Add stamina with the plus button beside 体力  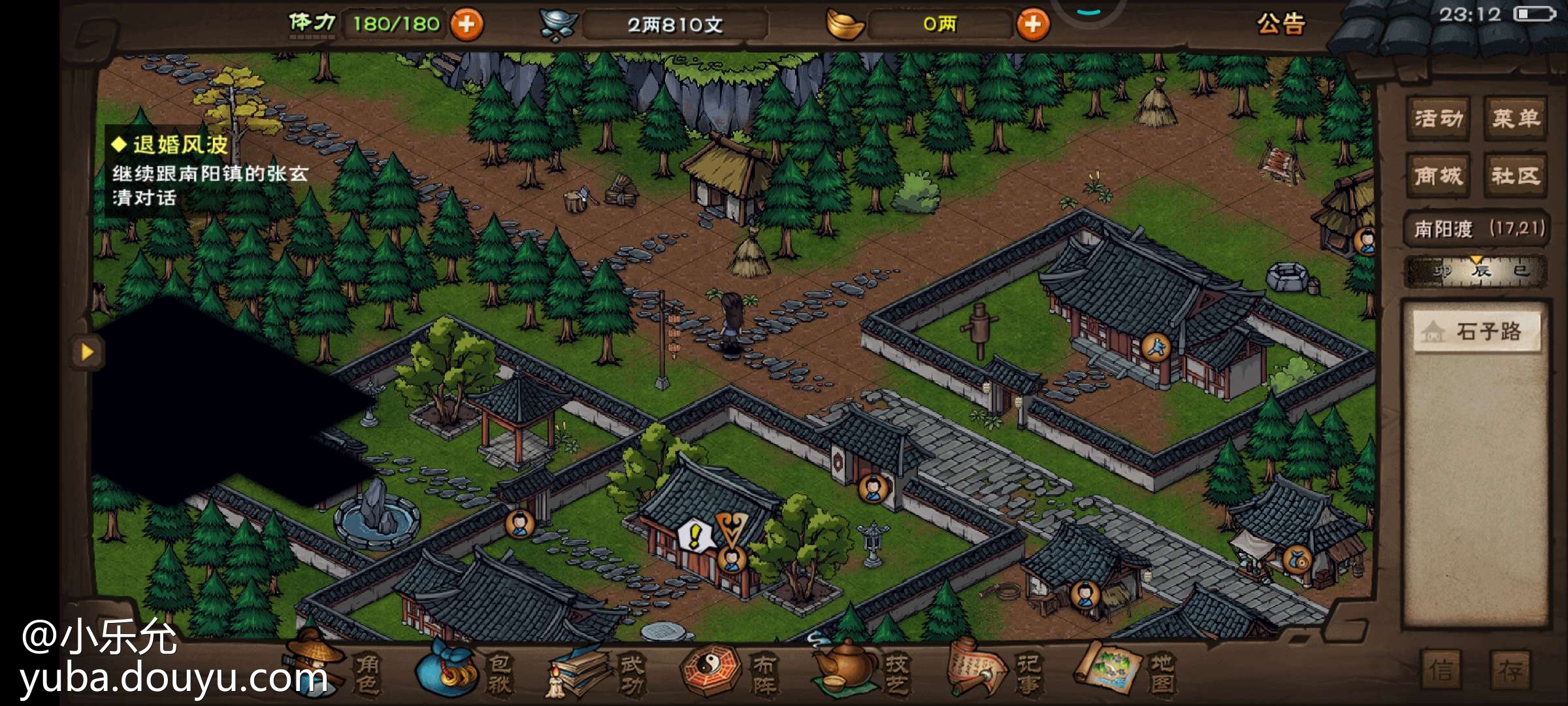click(x=466, y=25)
